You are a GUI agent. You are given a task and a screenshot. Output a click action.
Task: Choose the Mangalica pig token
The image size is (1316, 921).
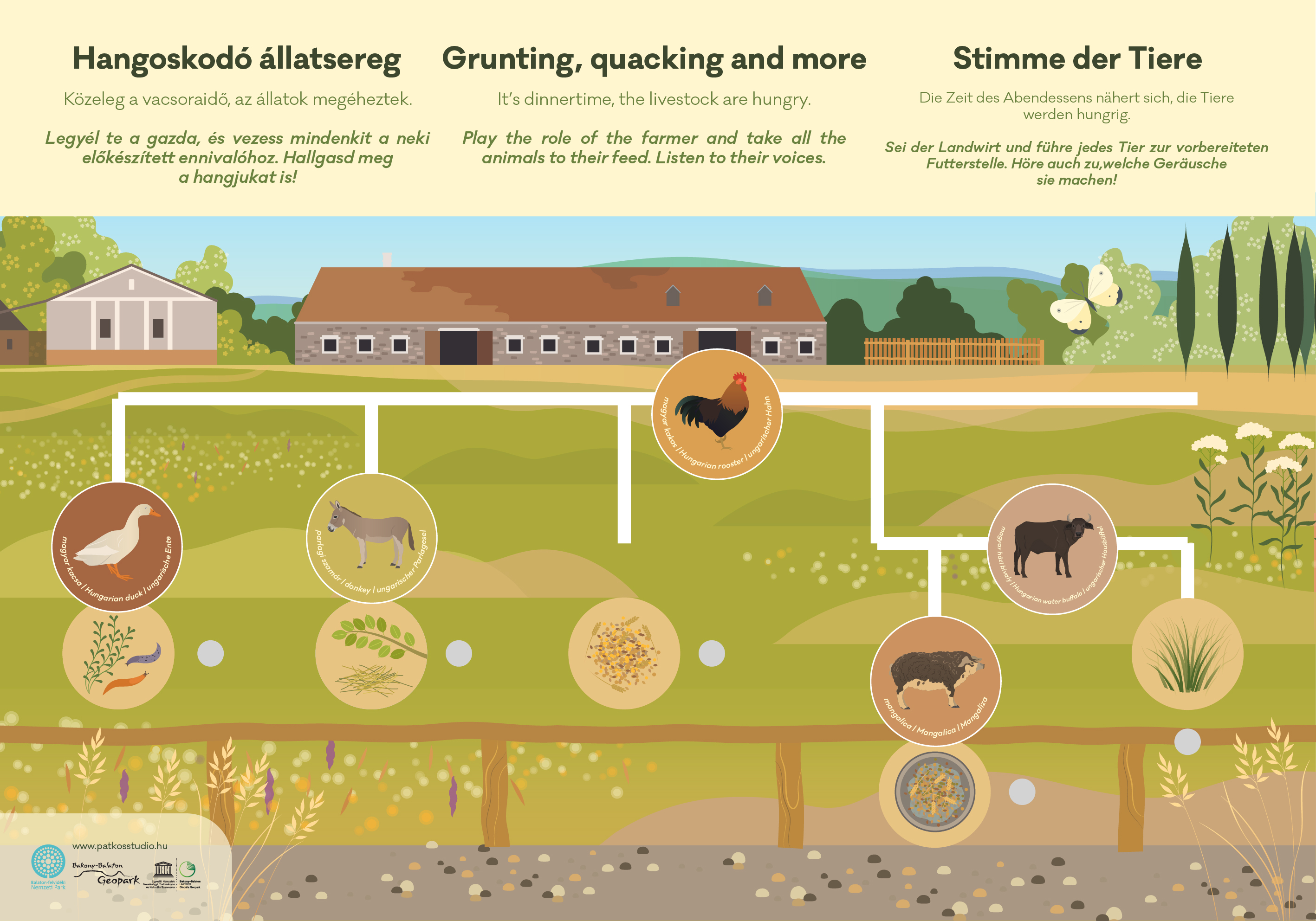click(935, 681)
